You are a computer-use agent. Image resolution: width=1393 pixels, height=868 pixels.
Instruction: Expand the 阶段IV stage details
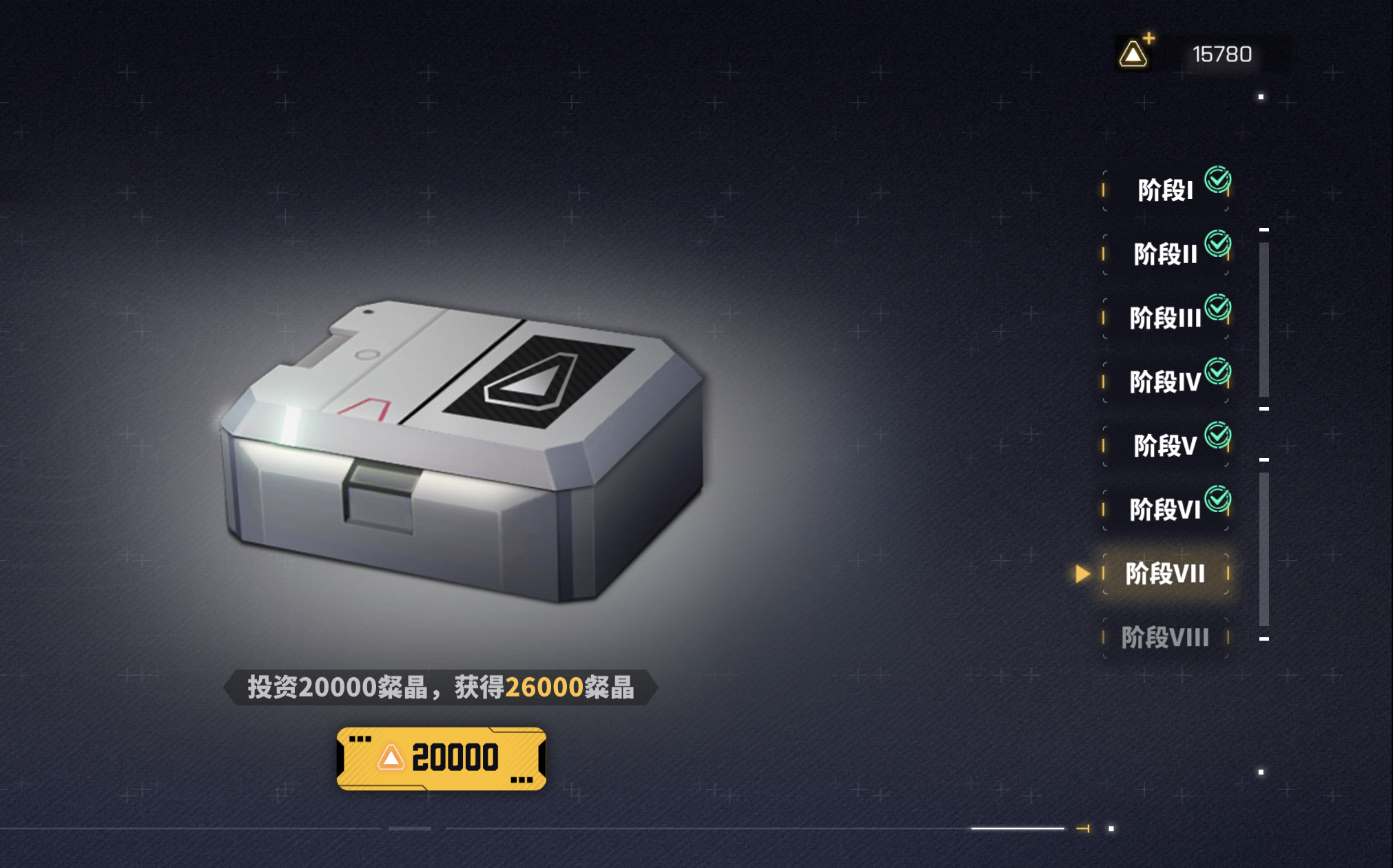pyautogui.click(x=1164, y=380)
